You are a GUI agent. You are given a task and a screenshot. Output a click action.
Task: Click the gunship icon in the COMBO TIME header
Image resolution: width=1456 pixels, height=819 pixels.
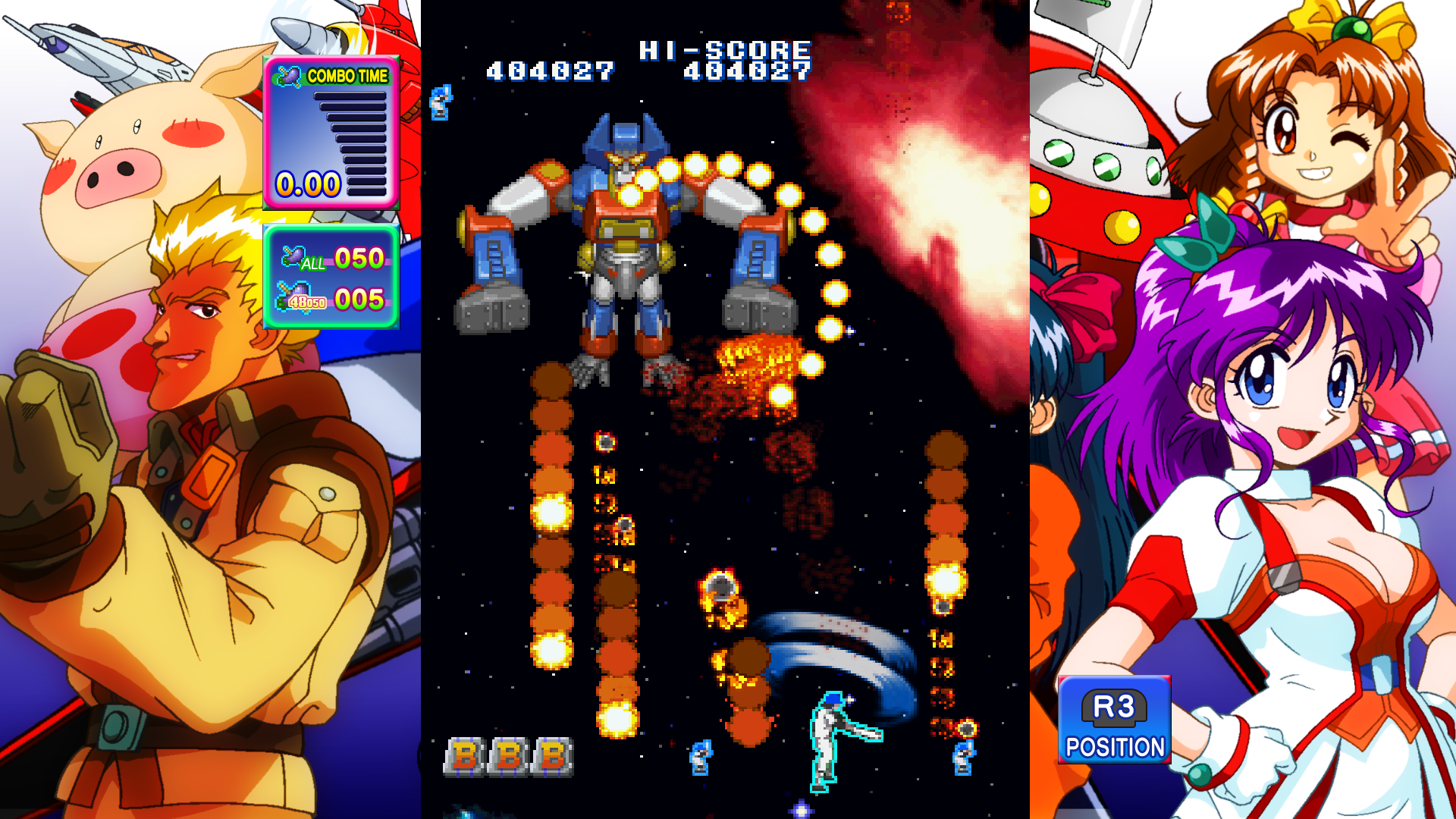(287, 75)
